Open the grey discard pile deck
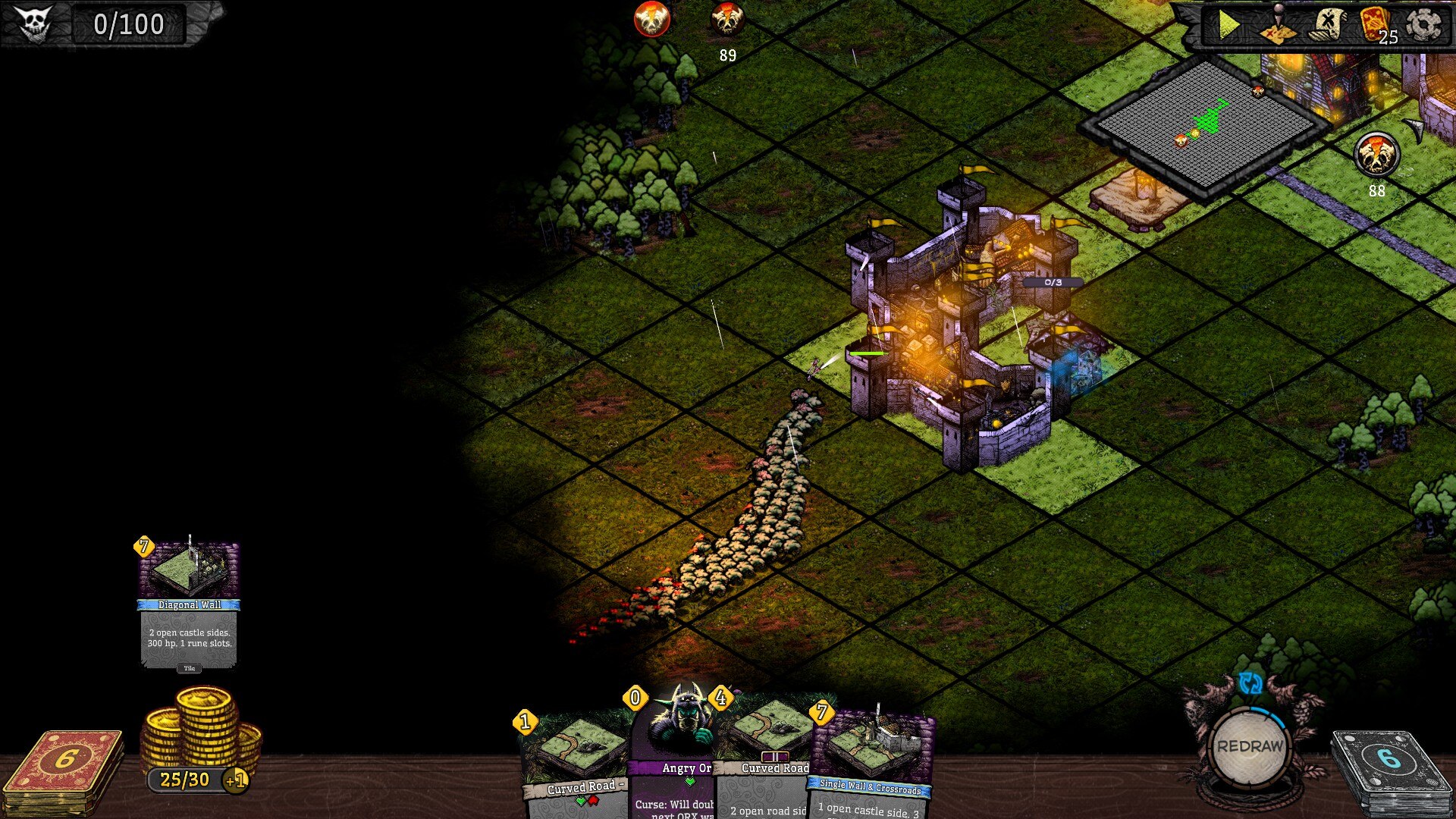 (x=1388, y=770)
